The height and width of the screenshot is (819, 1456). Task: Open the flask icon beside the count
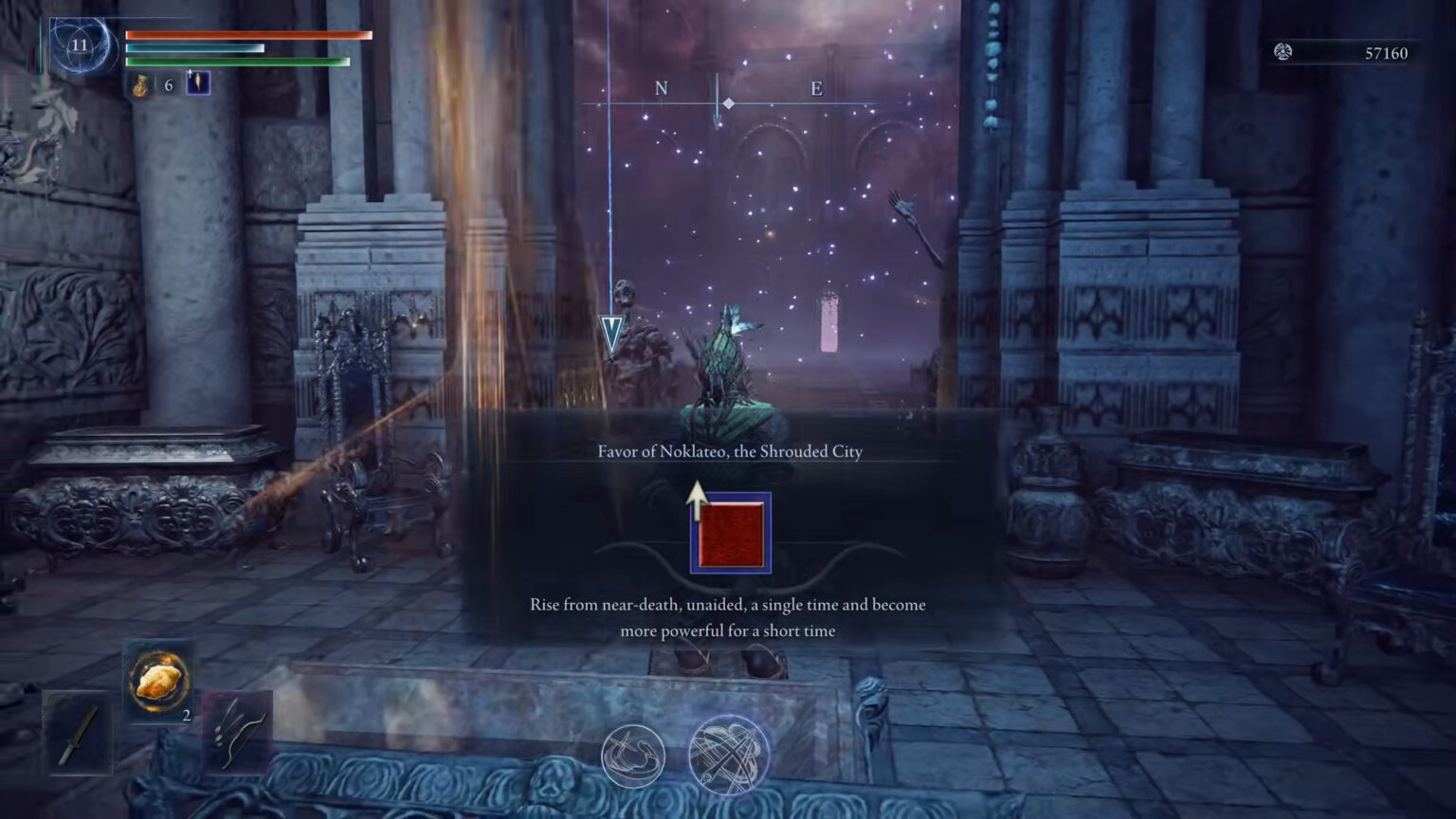tap(138, 85)
